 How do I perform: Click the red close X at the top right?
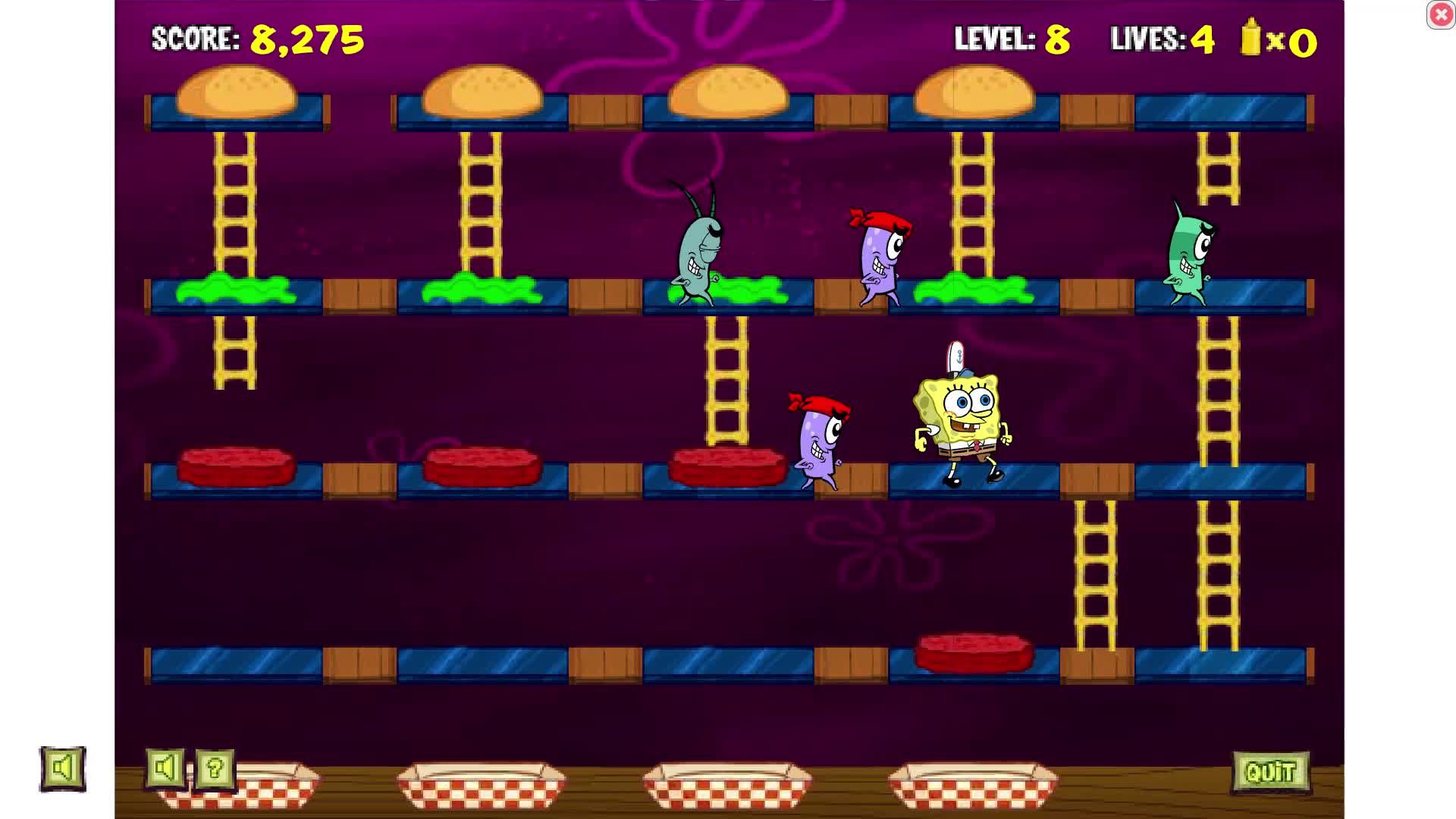1440,14
